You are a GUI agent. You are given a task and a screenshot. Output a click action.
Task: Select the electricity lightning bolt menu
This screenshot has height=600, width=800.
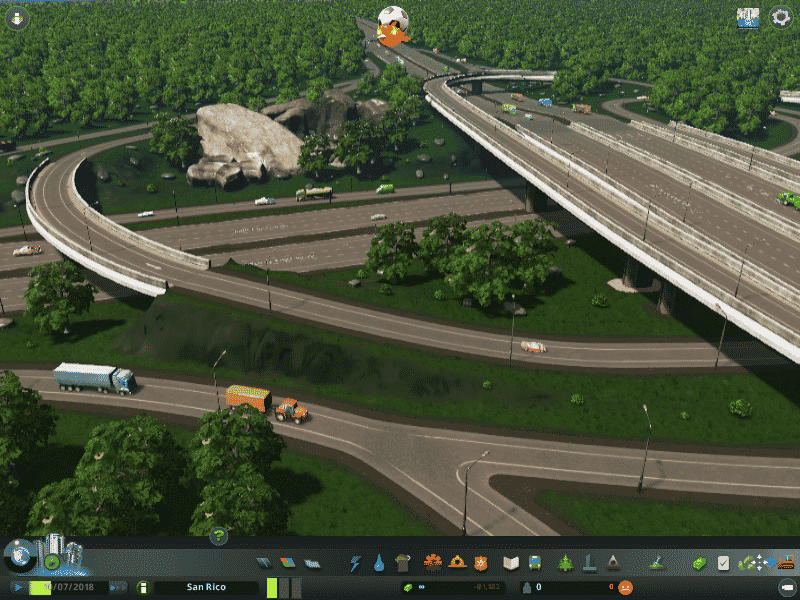click(x=355, y=563)
